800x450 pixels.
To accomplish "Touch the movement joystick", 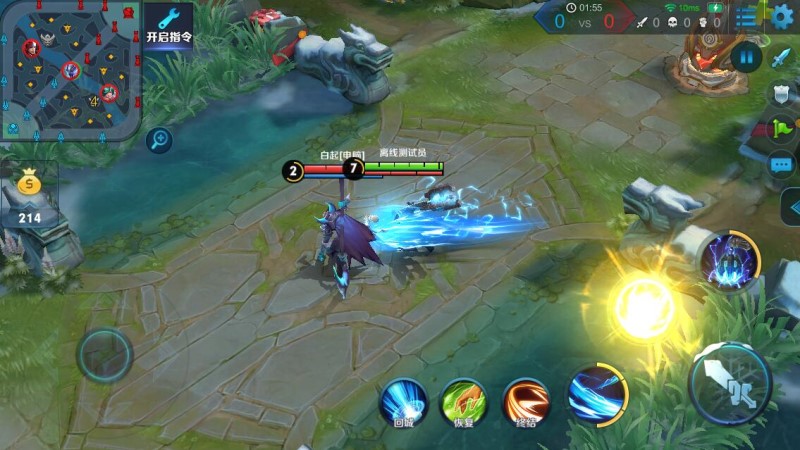I will (x=105, y=354).
